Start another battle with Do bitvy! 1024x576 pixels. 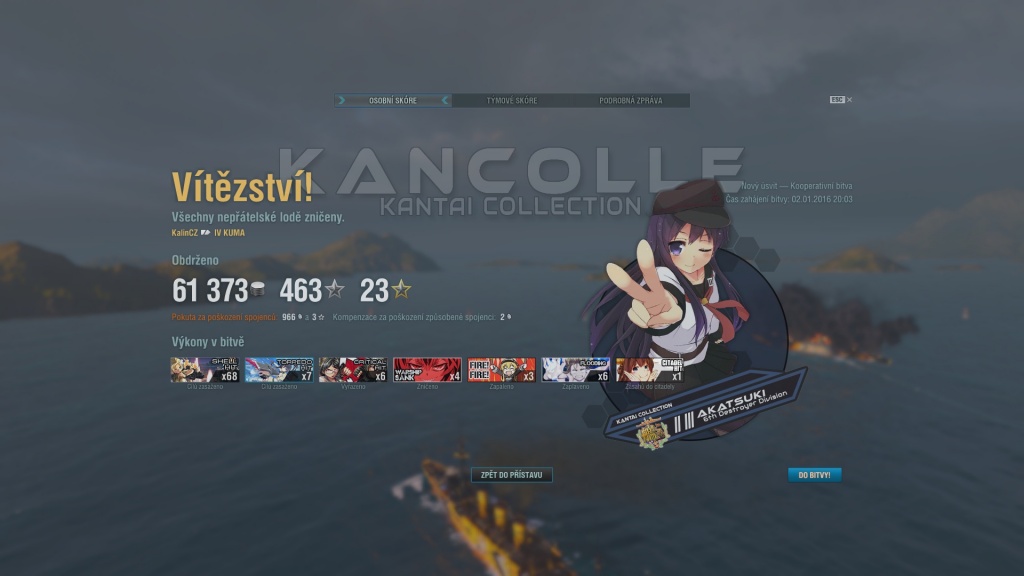coord(814,475)
